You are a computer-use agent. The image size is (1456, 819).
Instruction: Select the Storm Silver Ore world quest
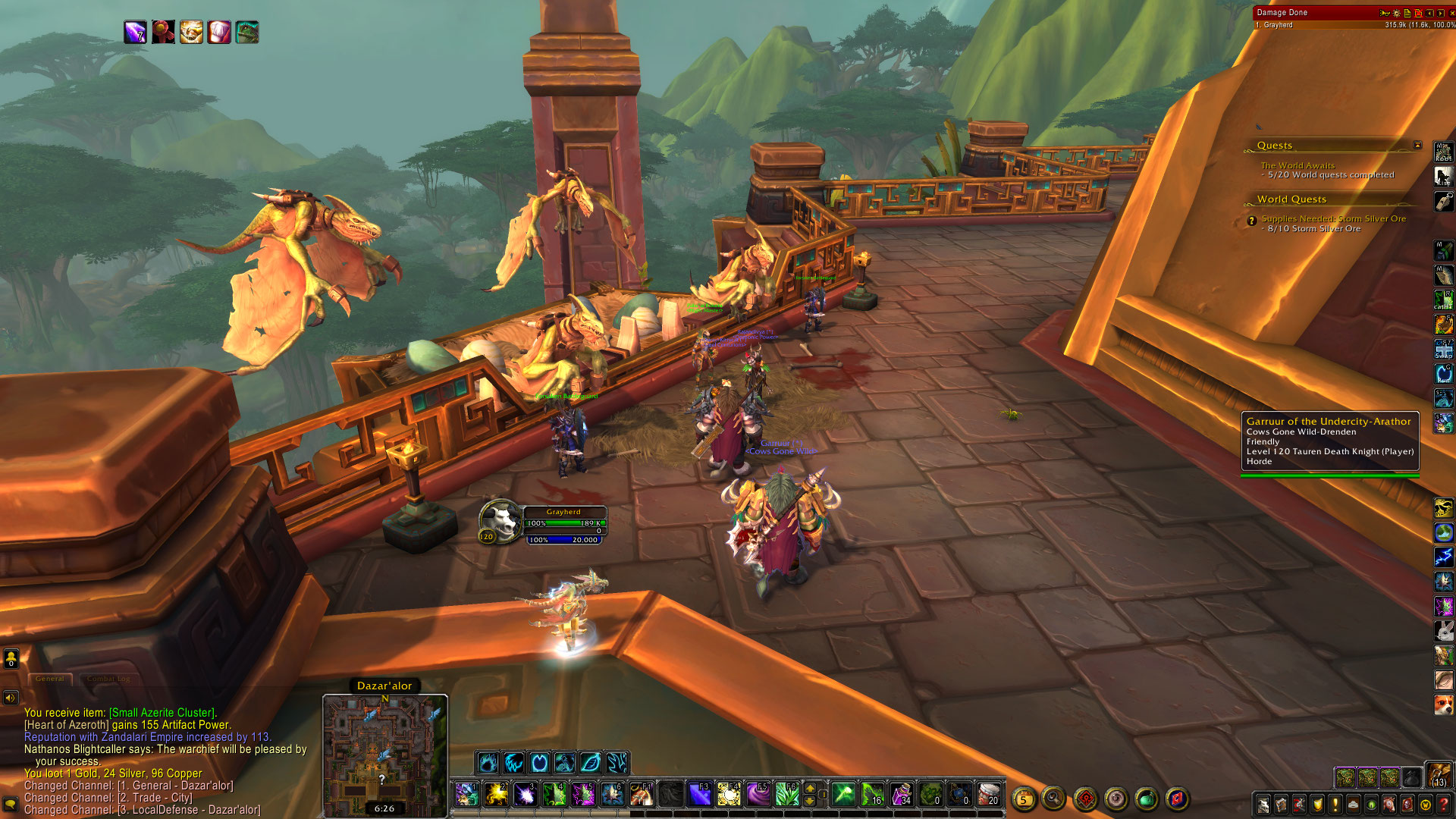(x=1333, y=219)
